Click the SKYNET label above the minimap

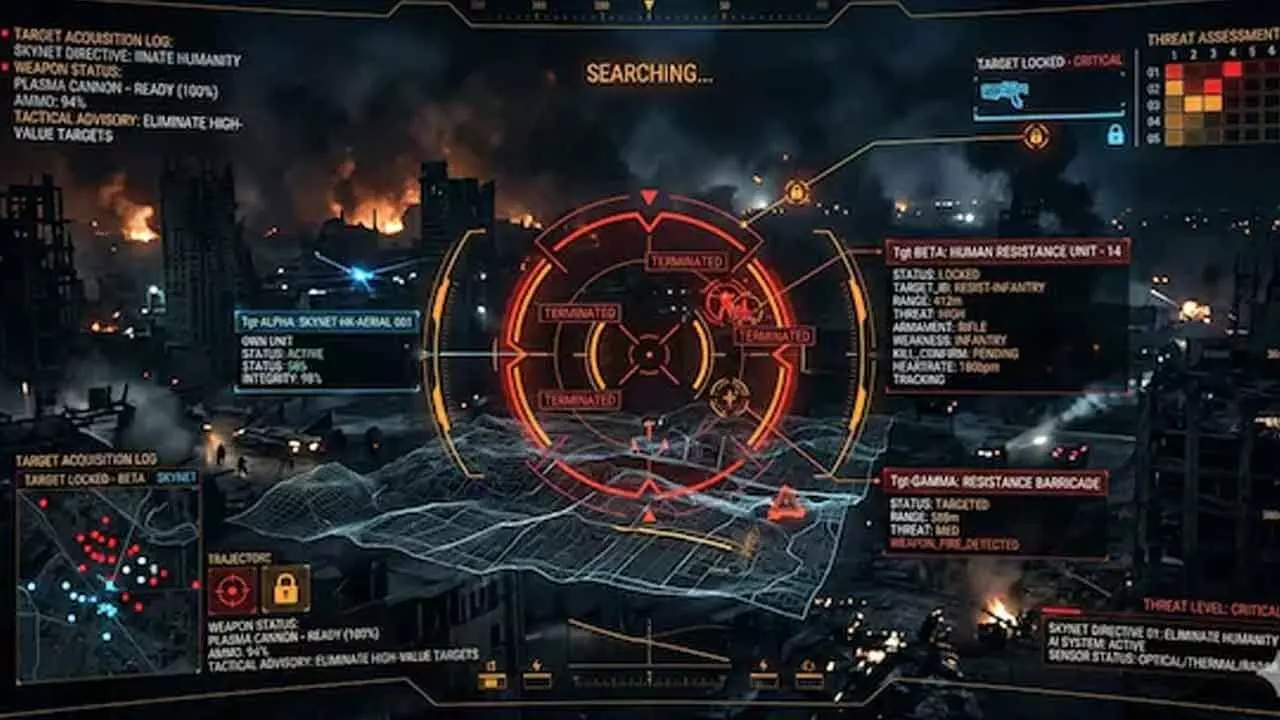pos(177,478)
